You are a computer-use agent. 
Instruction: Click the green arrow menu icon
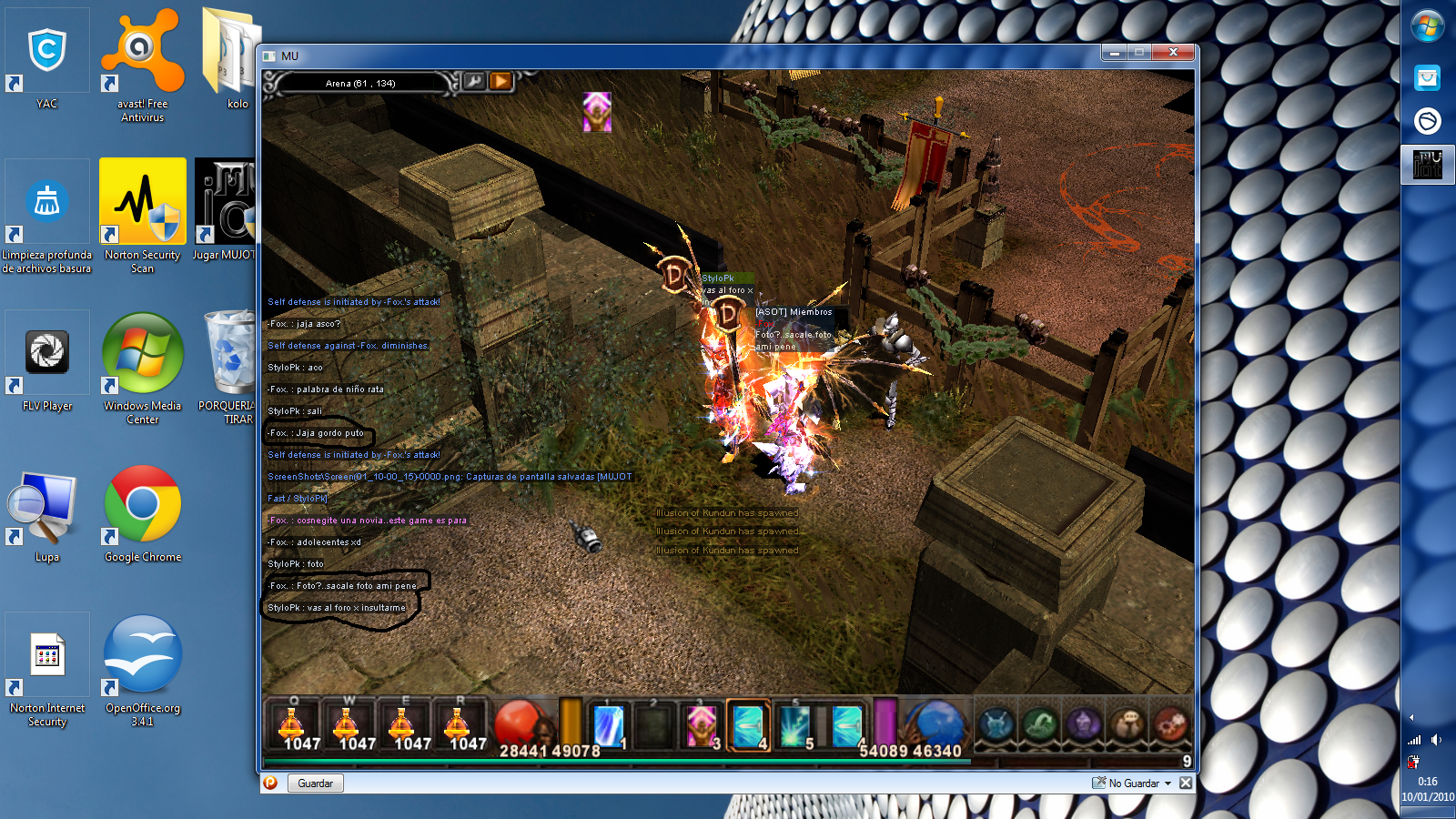click(x=1039, y=725)
